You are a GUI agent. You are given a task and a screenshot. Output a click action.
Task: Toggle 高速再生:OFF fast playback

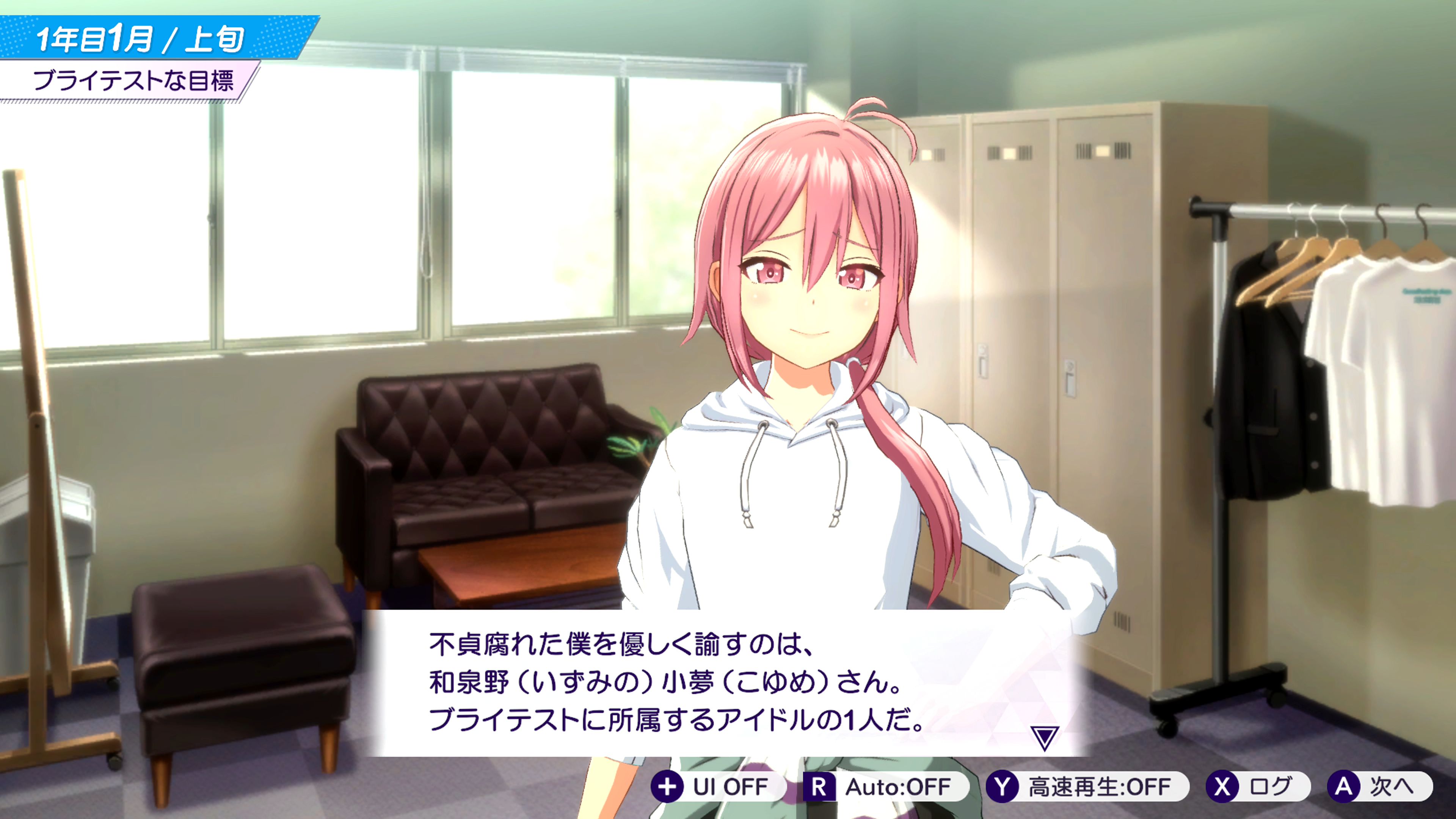1087,787
